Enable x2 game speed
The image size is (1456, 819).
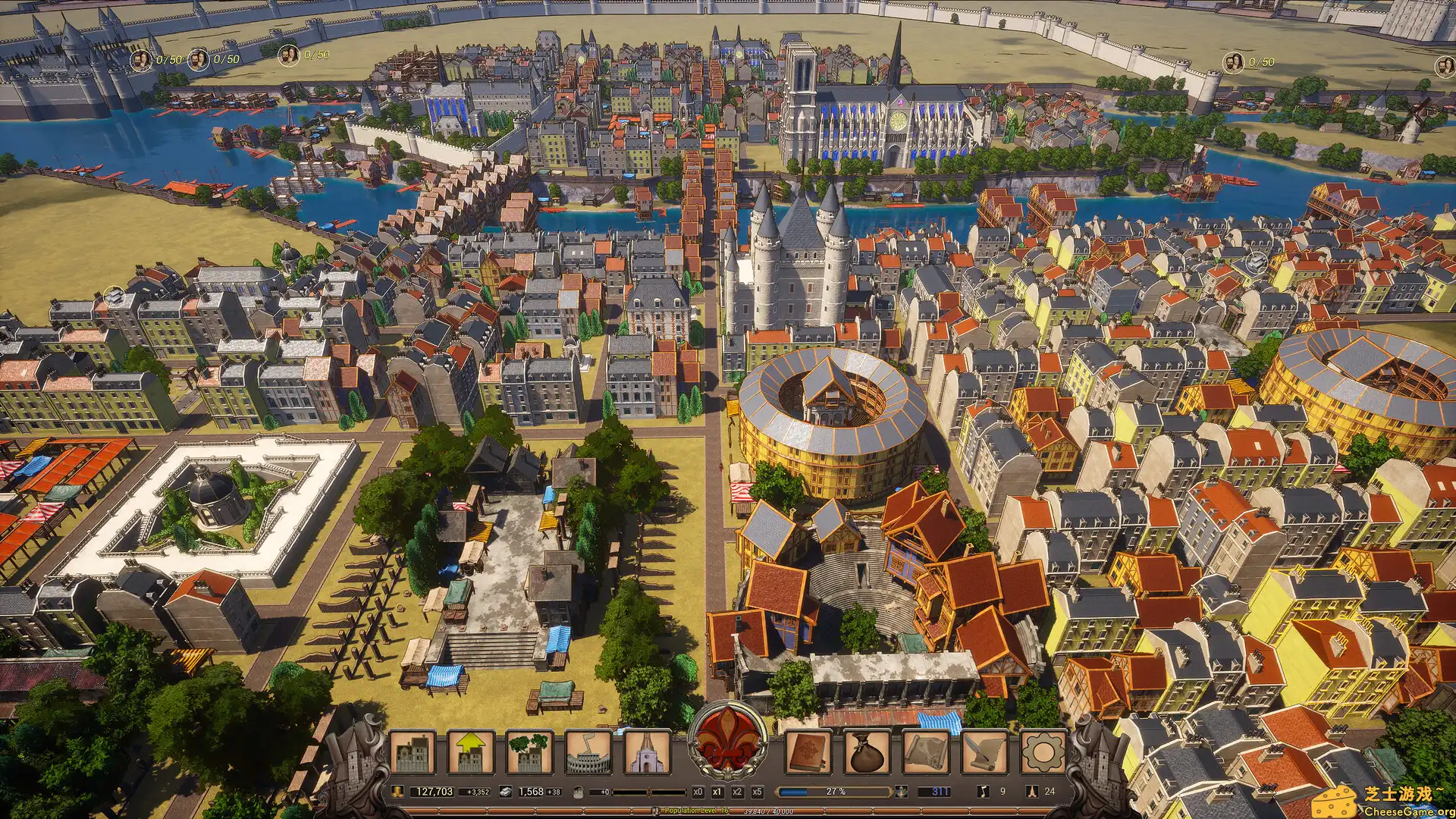[x=736, y=790]
